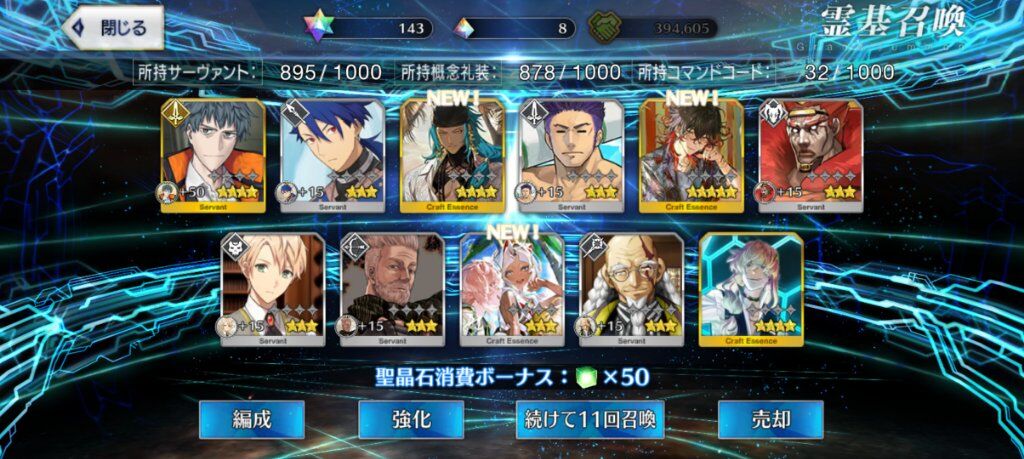This screenshot has height=459, width=1024.
Task: Close the summon results with 閉じる
Action: tap(112, 28)
